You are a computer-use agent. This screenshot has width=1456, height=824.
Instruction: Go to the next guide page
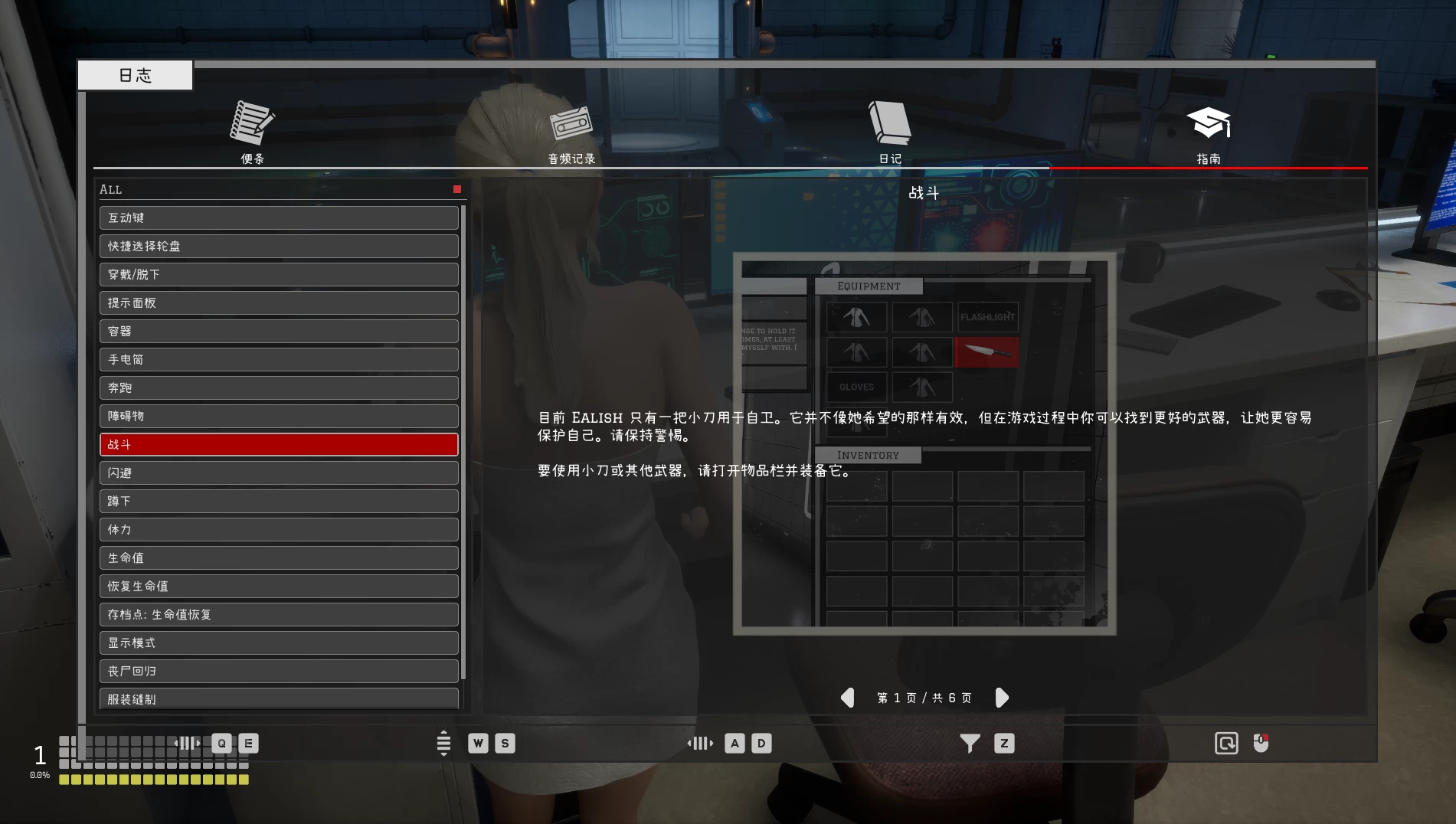1003,698
